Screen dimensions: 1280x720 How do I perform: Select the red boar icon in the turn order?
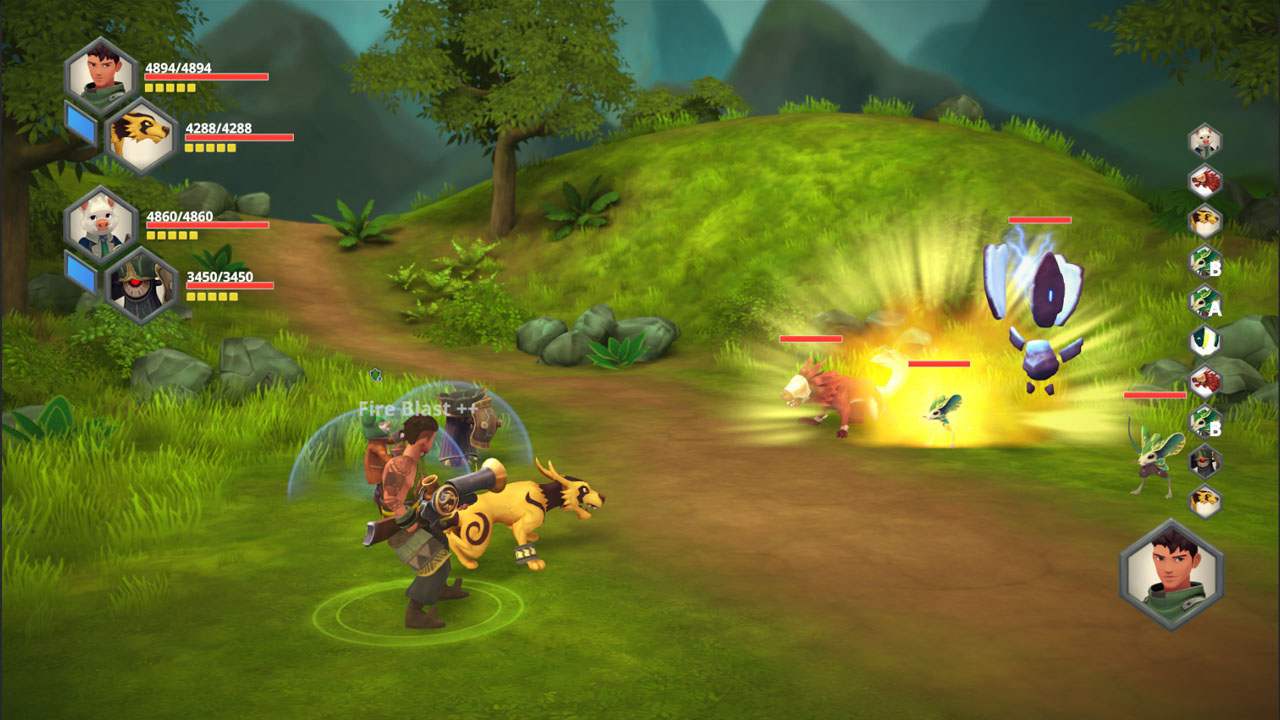1203,182
